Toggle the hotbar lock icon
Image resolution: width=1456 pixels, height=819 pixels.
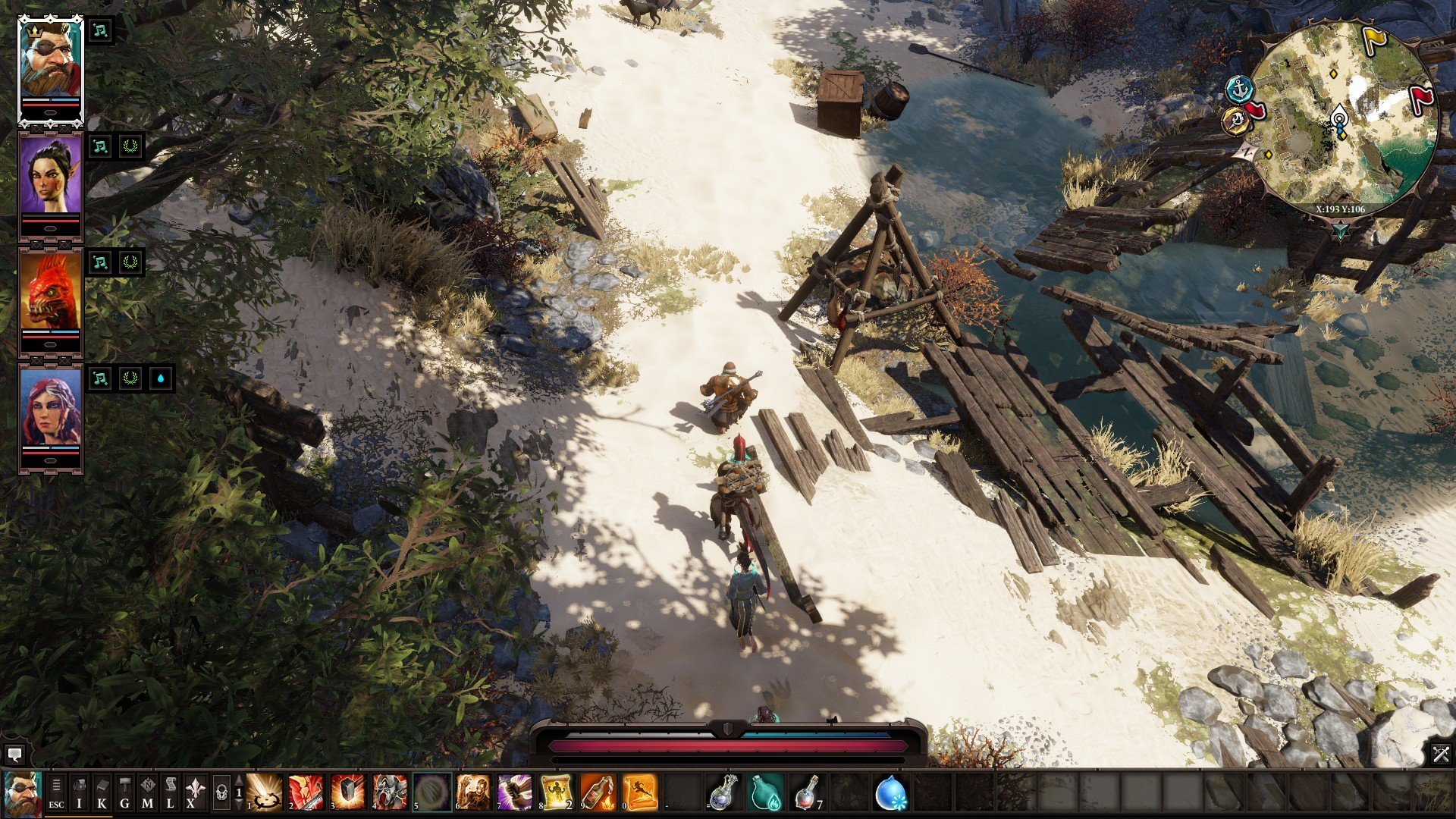click(x=221, y=792)
